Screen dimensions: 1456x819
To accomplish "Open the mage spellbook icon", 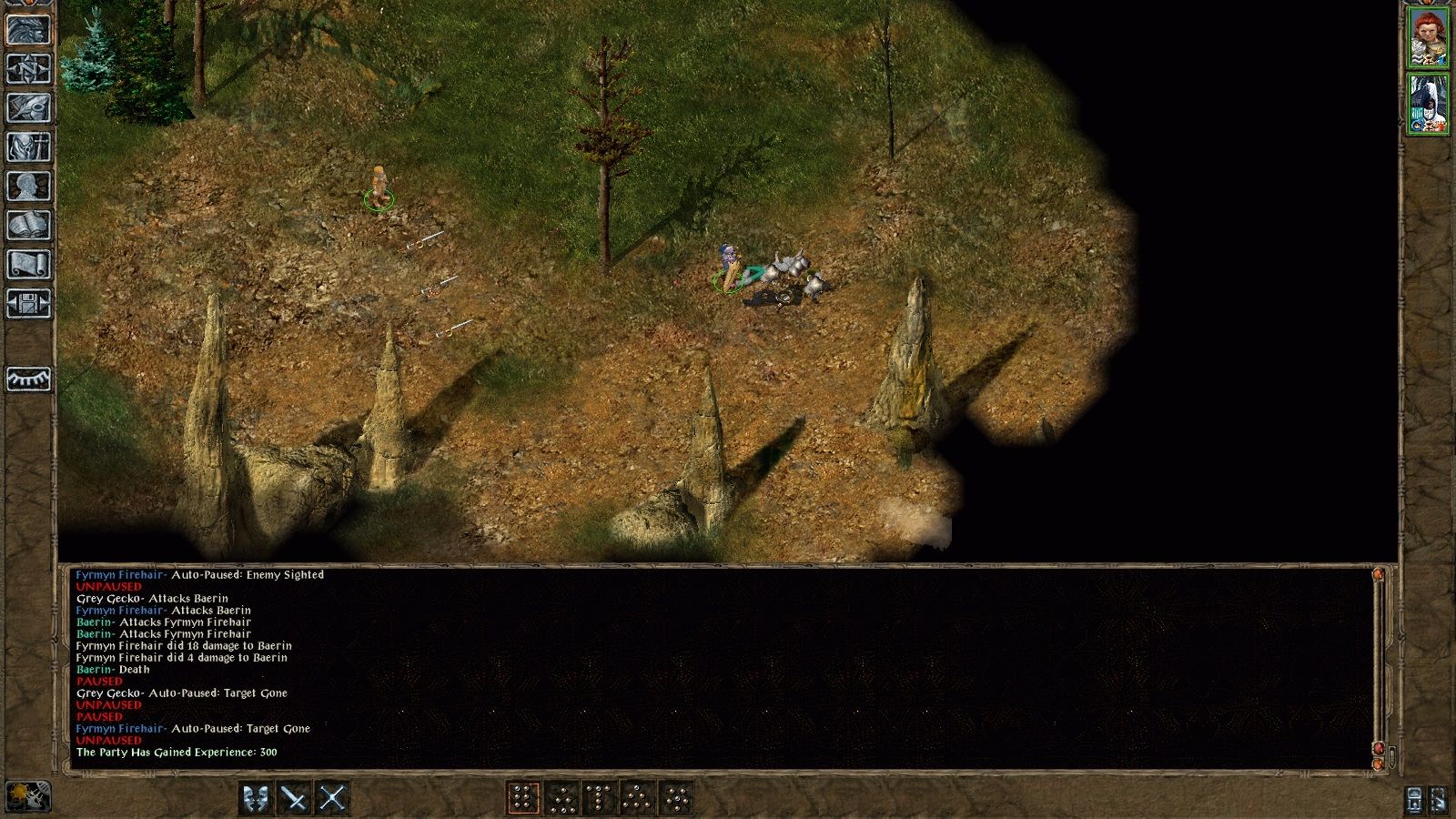I will point(28,226).
